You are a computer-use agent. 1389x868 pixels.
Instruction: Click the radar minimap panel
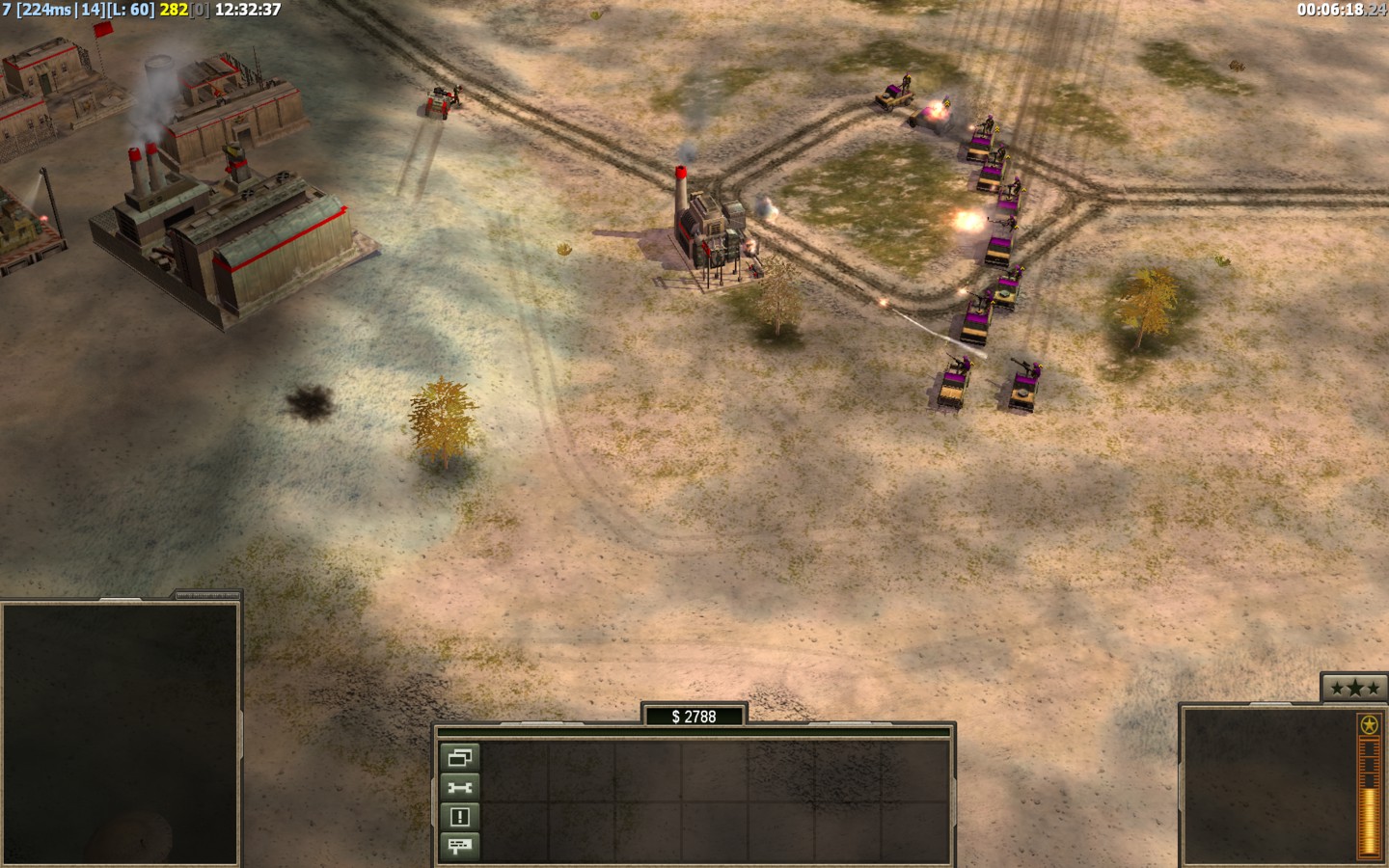tap(121, 733)
